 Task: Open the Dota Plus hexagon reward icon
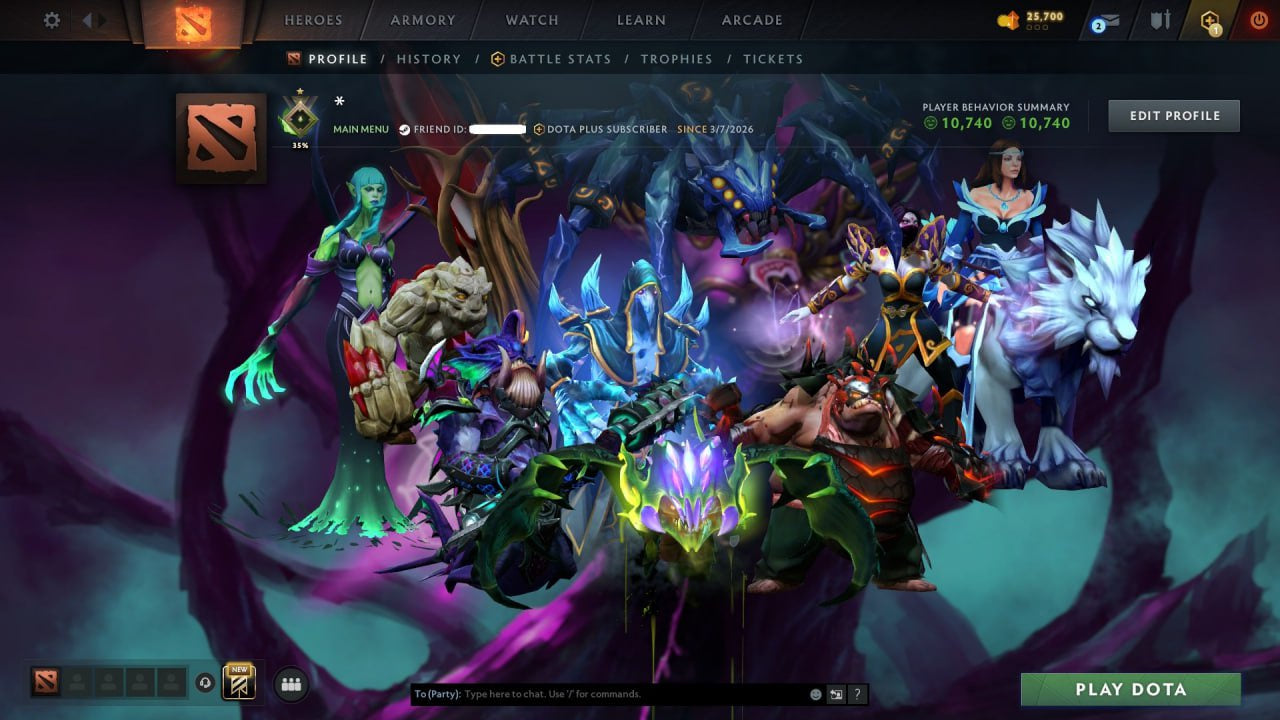click(x=1211, y=20)
